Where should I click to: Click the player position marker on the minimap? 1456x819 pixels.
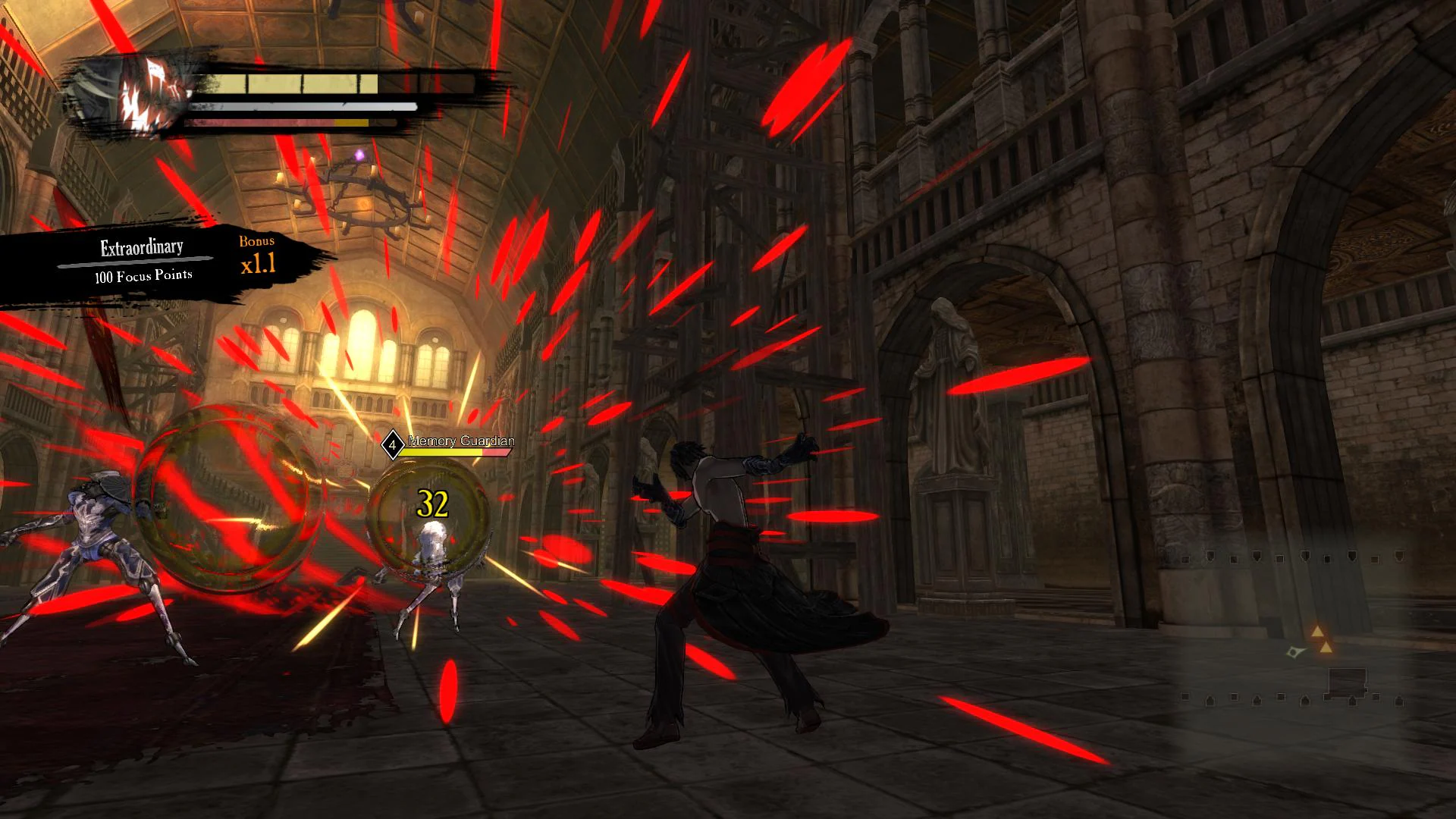(1294, 652)
